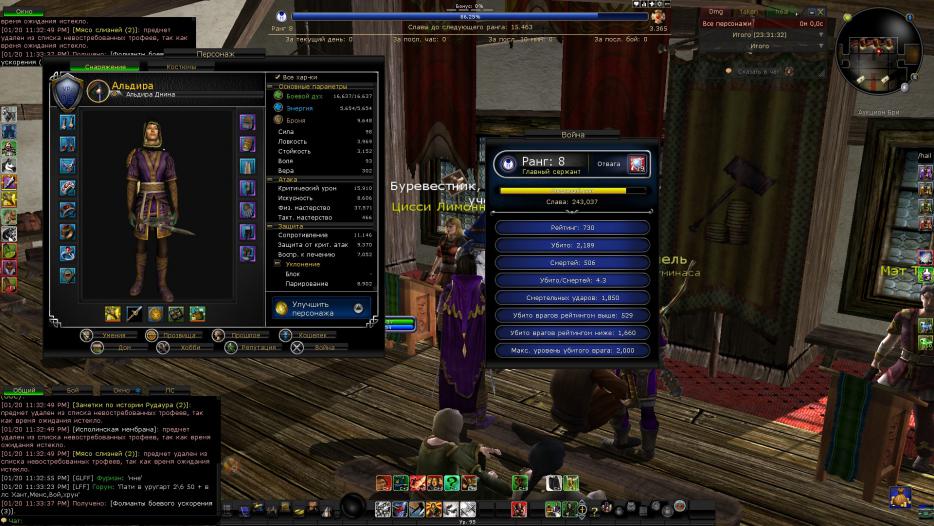Viewport: 934px width, 526px height.
Task: Show the Прошлое panel
Action: [238, 335]
